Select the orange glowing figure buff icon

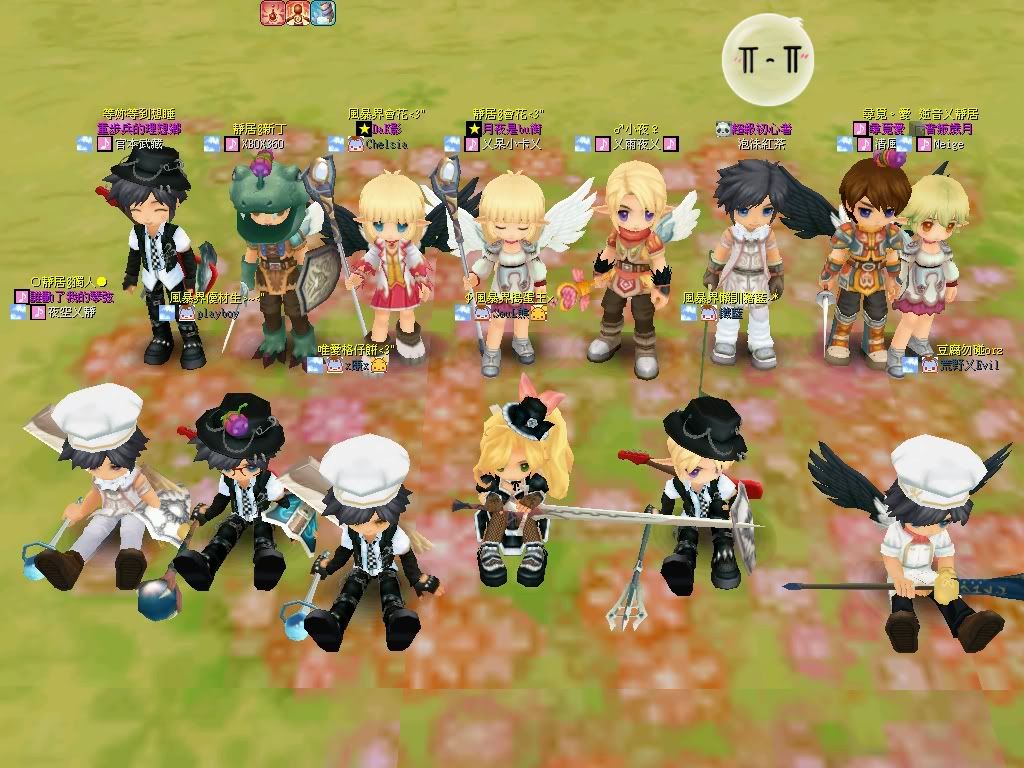coord(297,13)
